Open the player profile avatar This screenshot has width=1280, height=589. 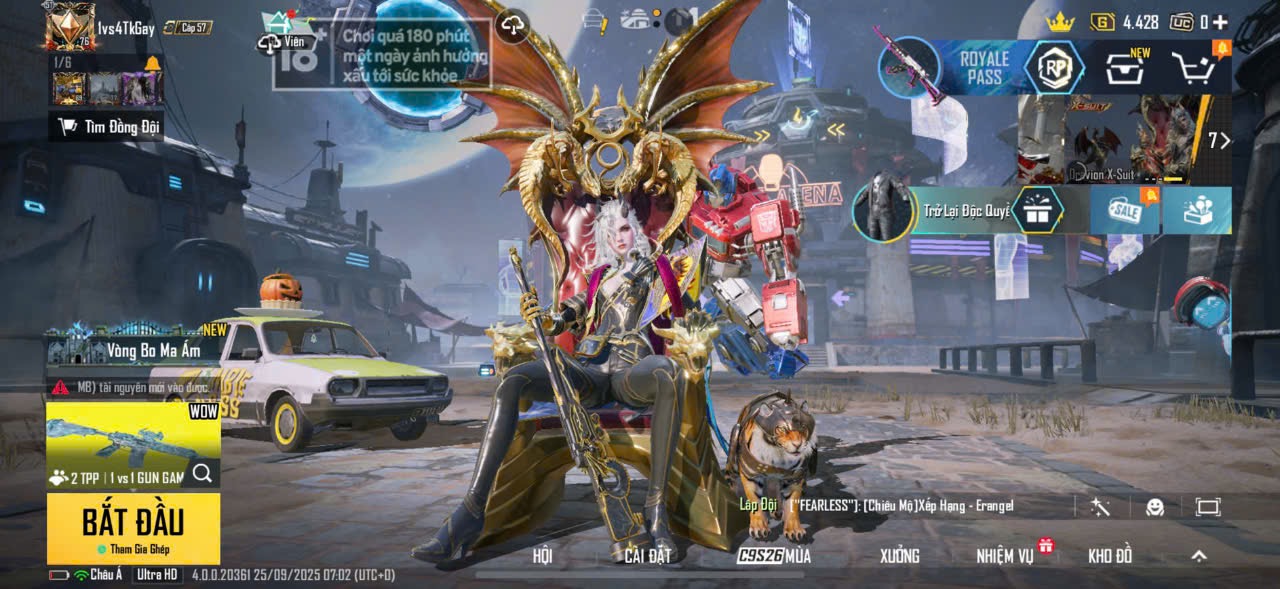pos(70,26)
